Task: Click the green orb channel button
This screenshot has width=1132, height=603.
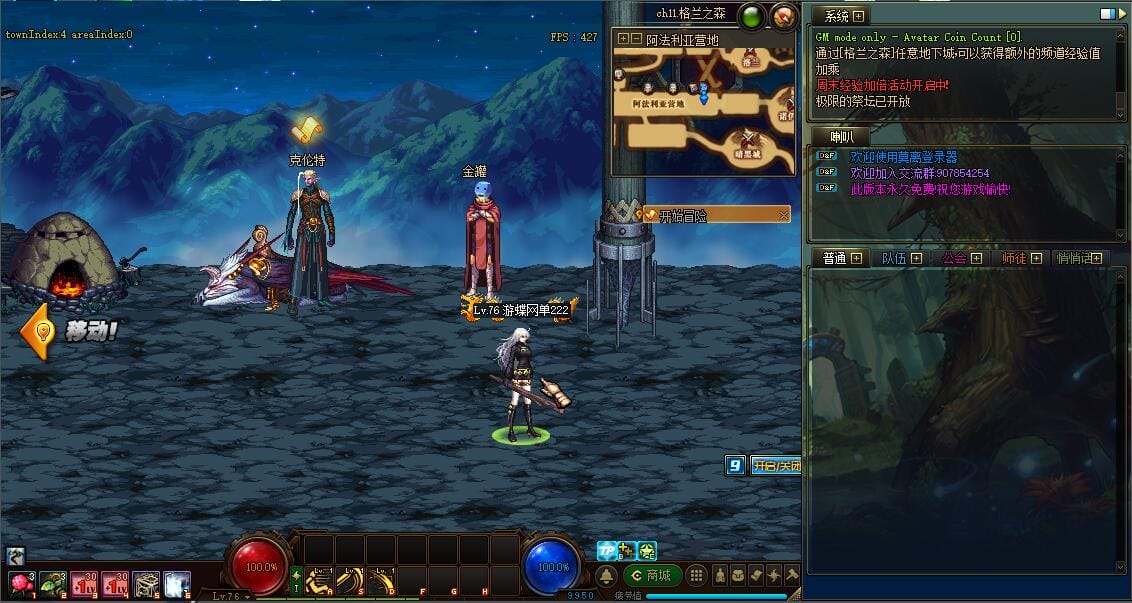Action: (x=752, y=16)
